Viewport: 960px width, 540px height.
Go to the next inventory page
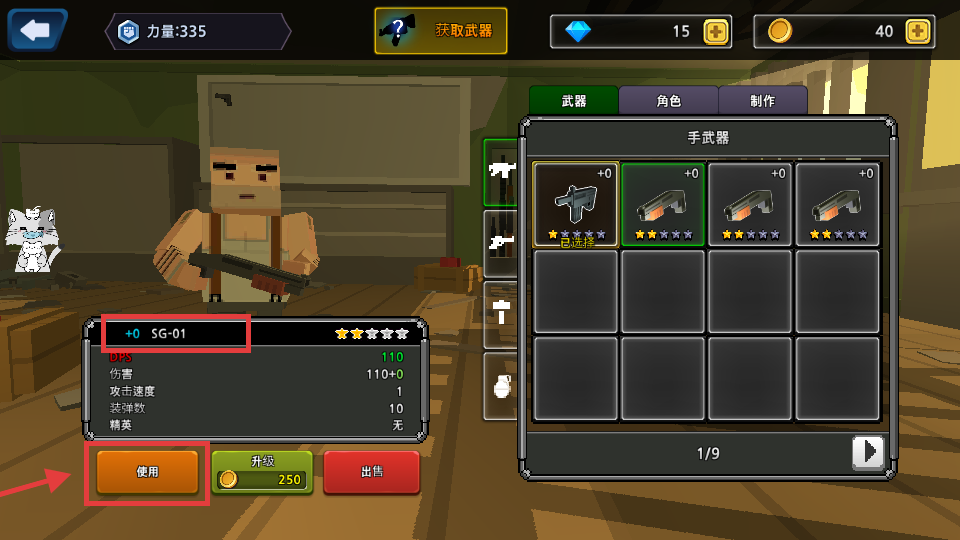(868, 453)
